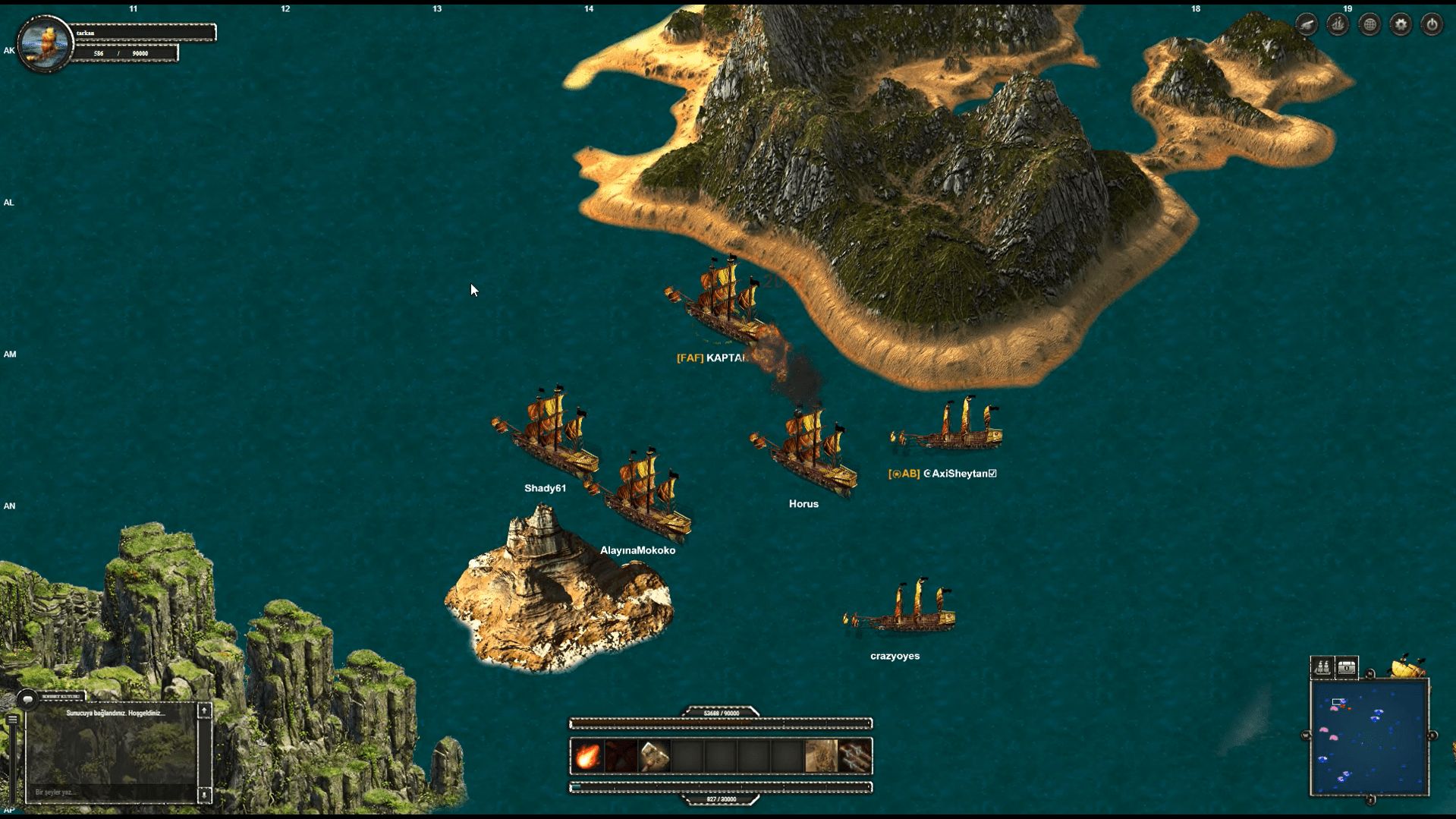Click the S compass marker below the minimap
This screenshot has height=819, width=1456.
tap(1370, 800)
